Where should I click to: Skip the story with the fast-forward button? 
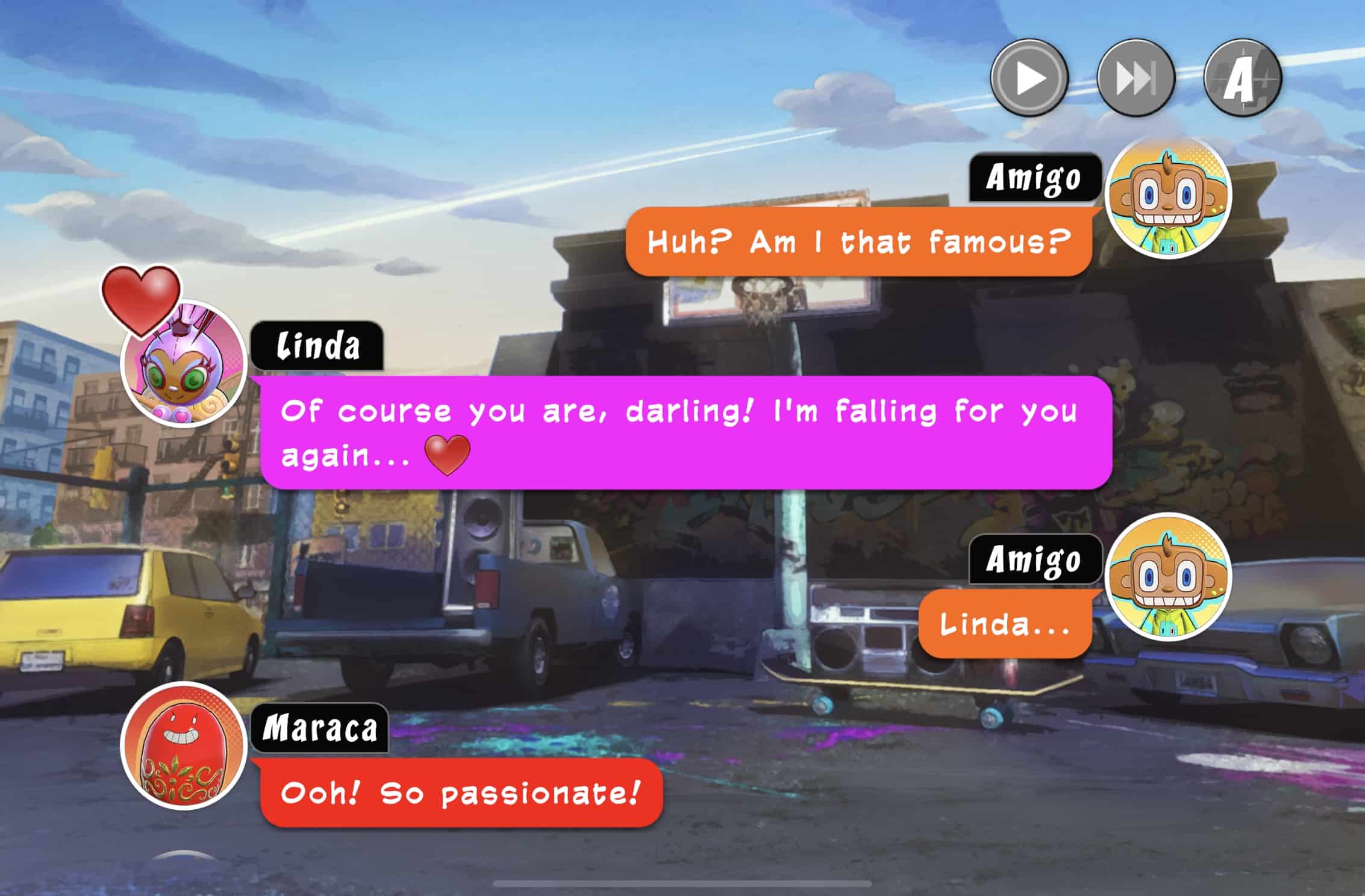tap(1135, 78)
